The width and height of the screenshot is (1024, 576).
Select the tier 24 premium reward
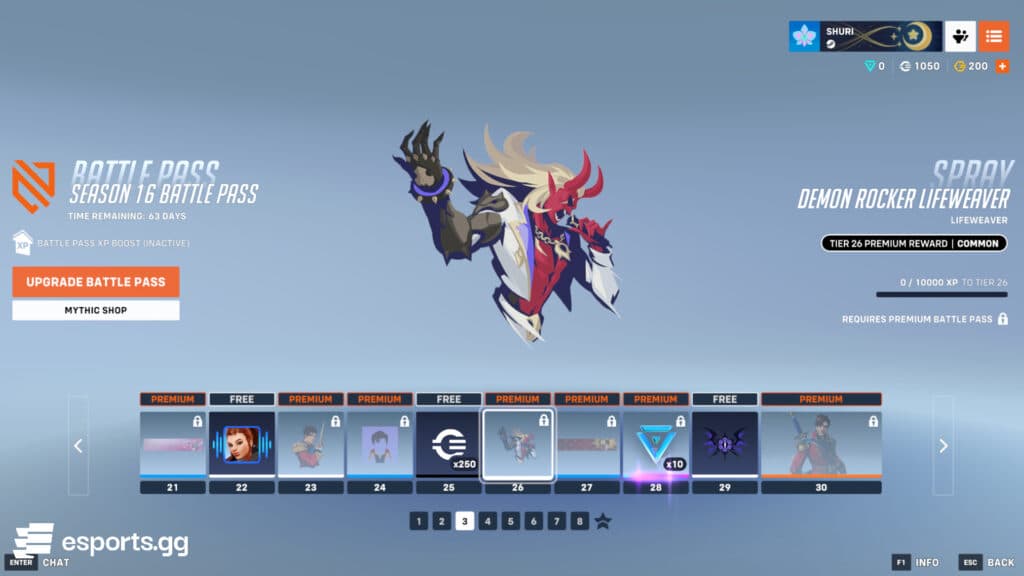coord(380,443)
